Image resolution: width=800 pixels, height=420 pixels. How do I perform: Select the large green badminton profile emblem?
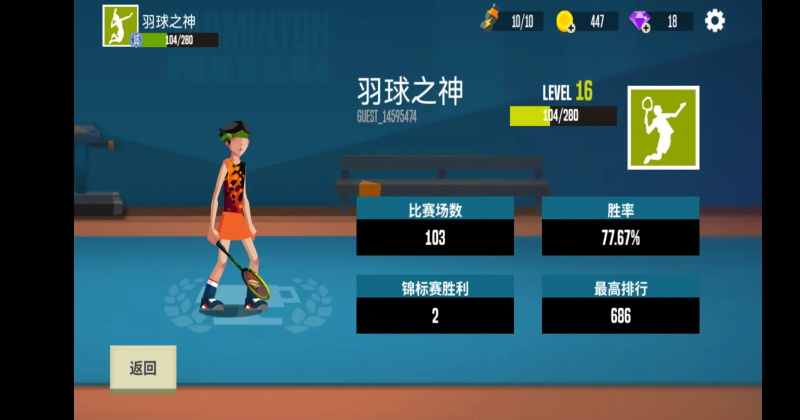pyautogui.click(x=663, y=127)
